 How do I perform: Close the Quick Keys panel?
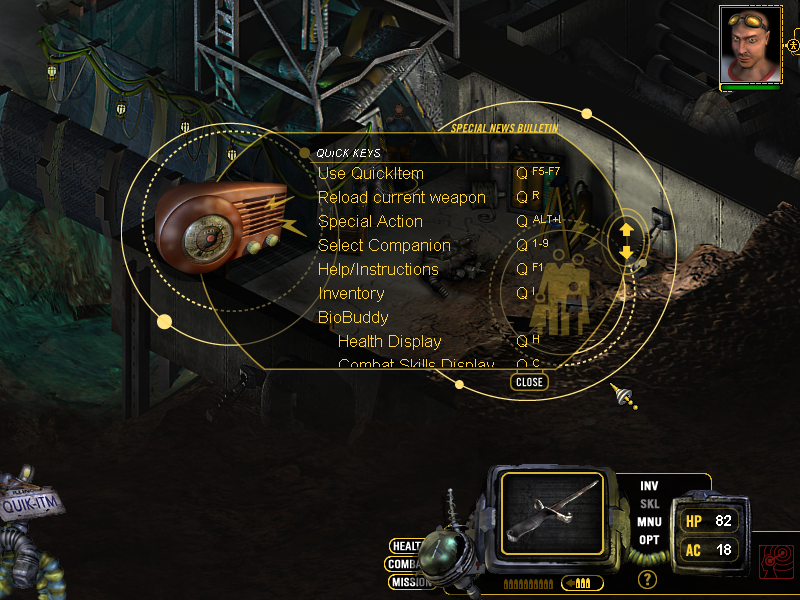pos(529,382)
